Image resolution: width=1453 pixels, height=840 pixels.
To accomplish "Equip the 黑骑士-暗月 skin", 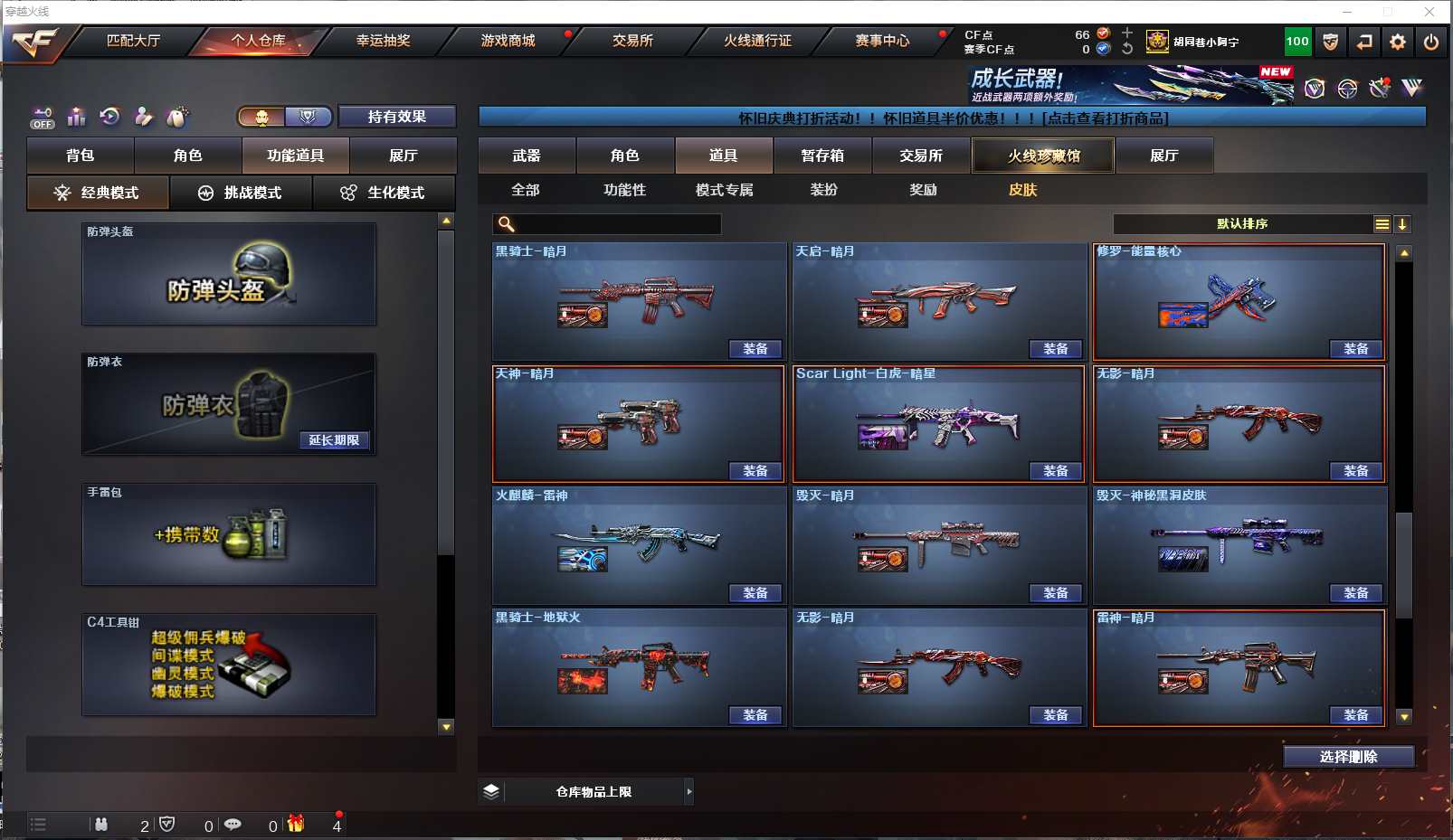I will (x=755, y=349).
